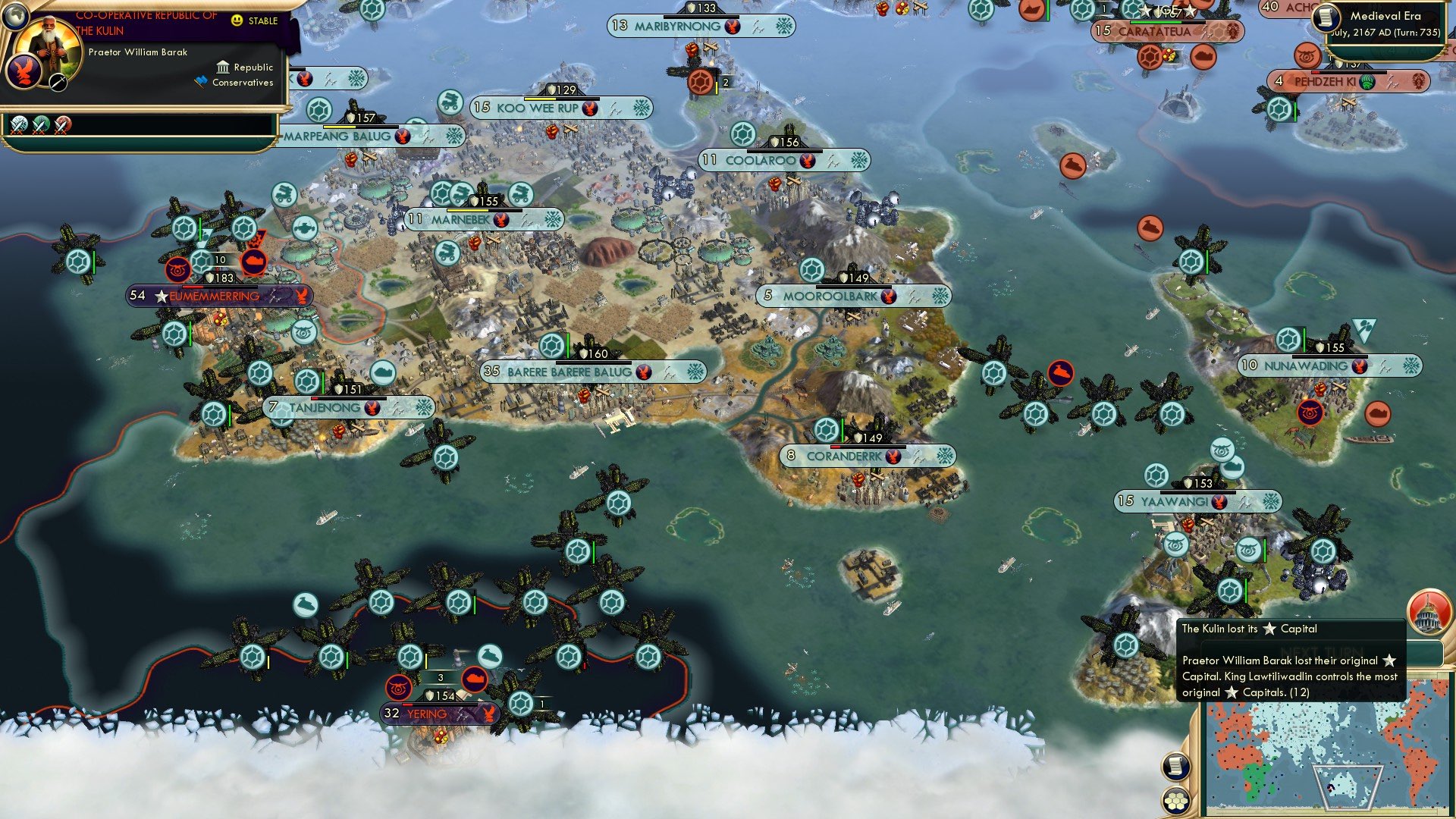Click the STABLE happiness smiley indicator
This screenshot has height=819, width=1456.
click(237, 21)
